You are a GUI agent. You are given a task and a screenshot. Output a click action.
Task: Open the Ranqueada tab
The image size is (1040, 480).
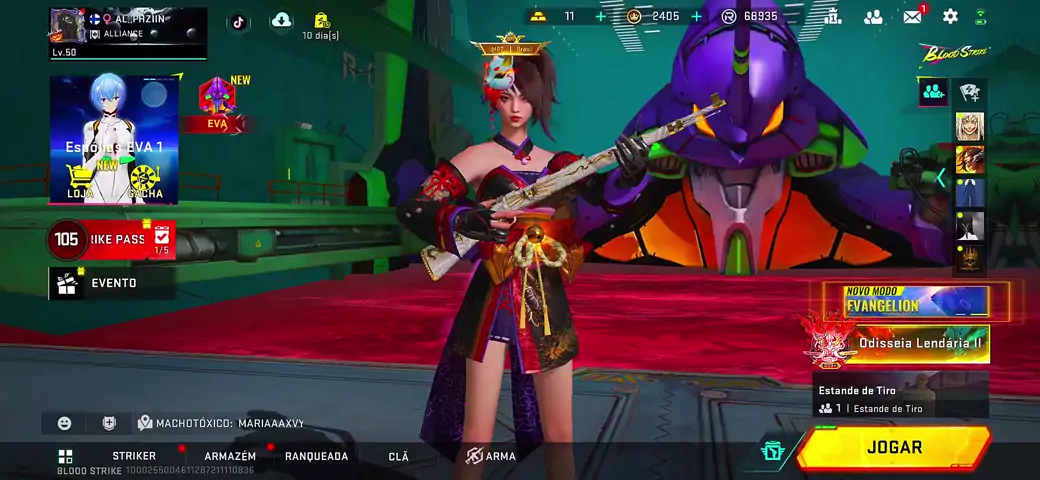click(x=316, y=456)
